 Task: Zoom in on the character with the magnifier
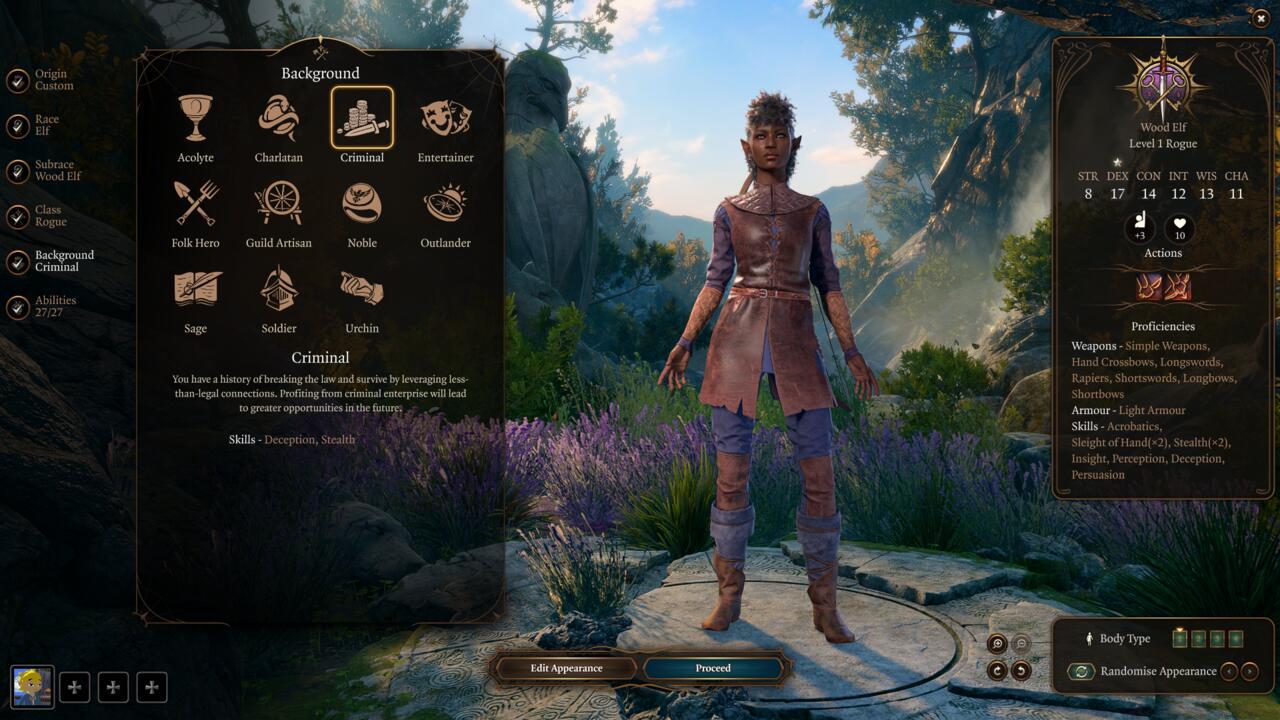[x=997, y=644]
